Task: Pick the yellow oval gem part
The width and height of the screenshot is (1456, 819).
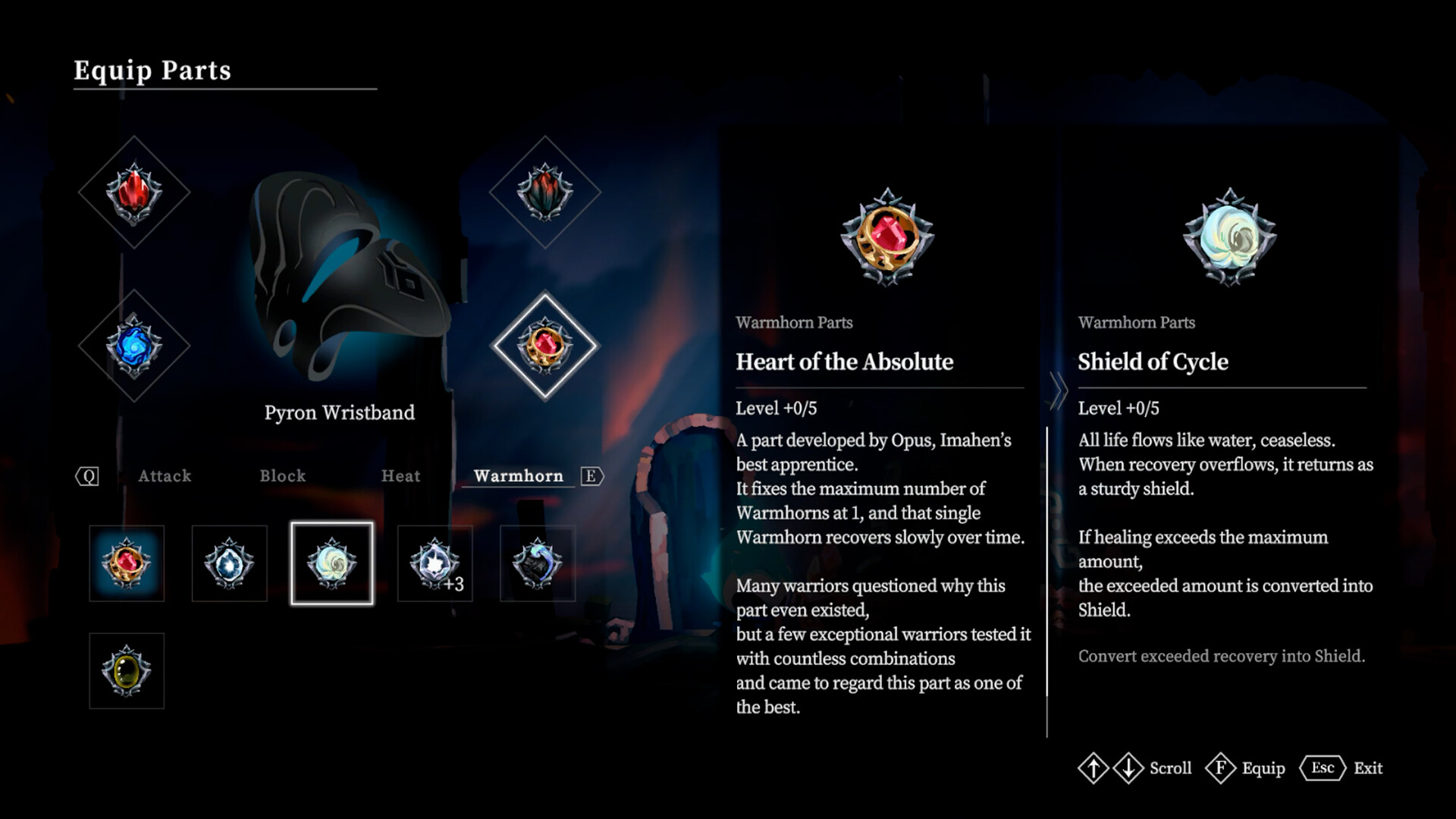Action: point(127,671)
